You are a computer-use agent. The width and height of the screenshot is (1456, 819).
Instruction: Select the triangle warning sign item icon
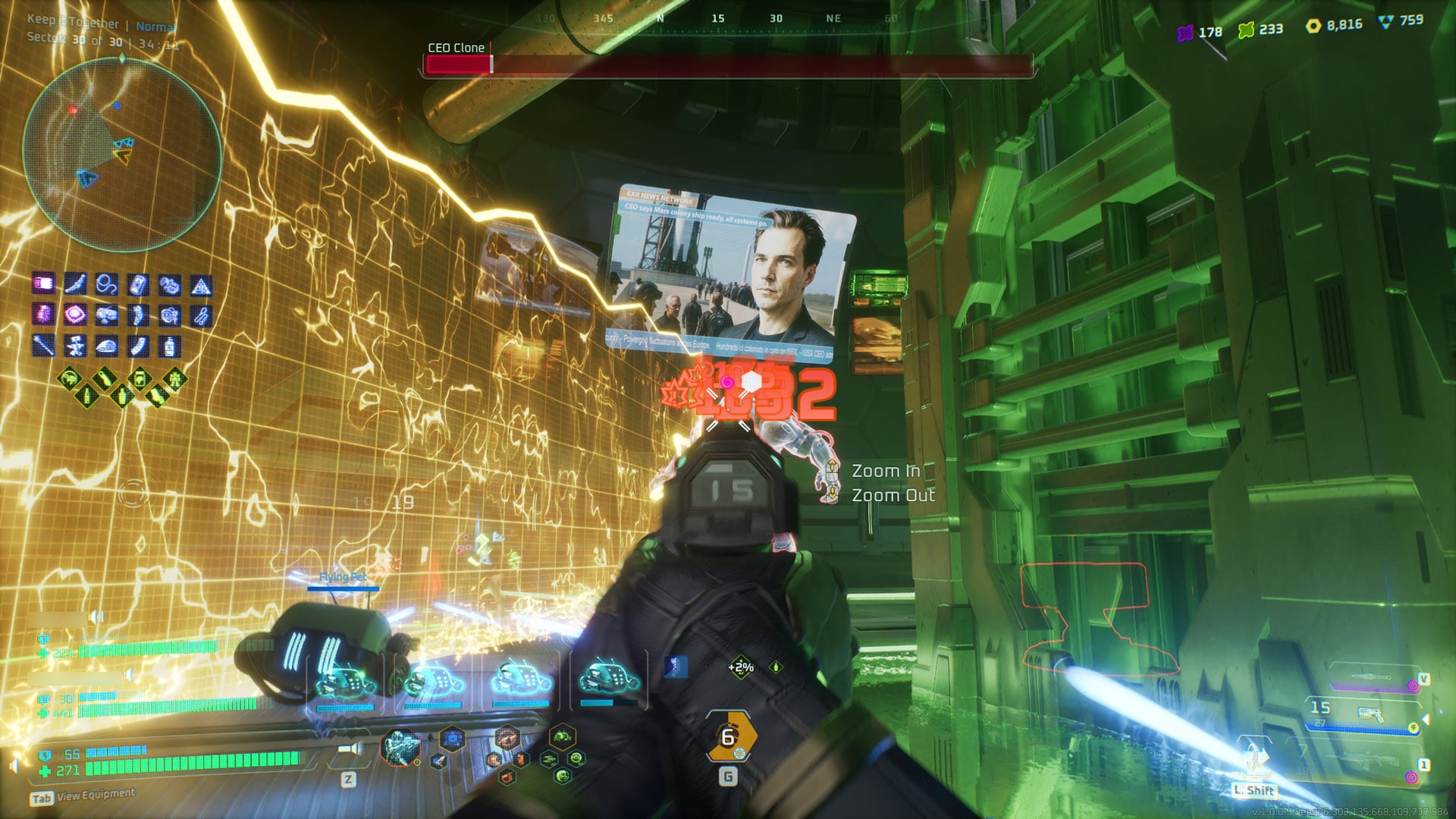pos(201,286)
